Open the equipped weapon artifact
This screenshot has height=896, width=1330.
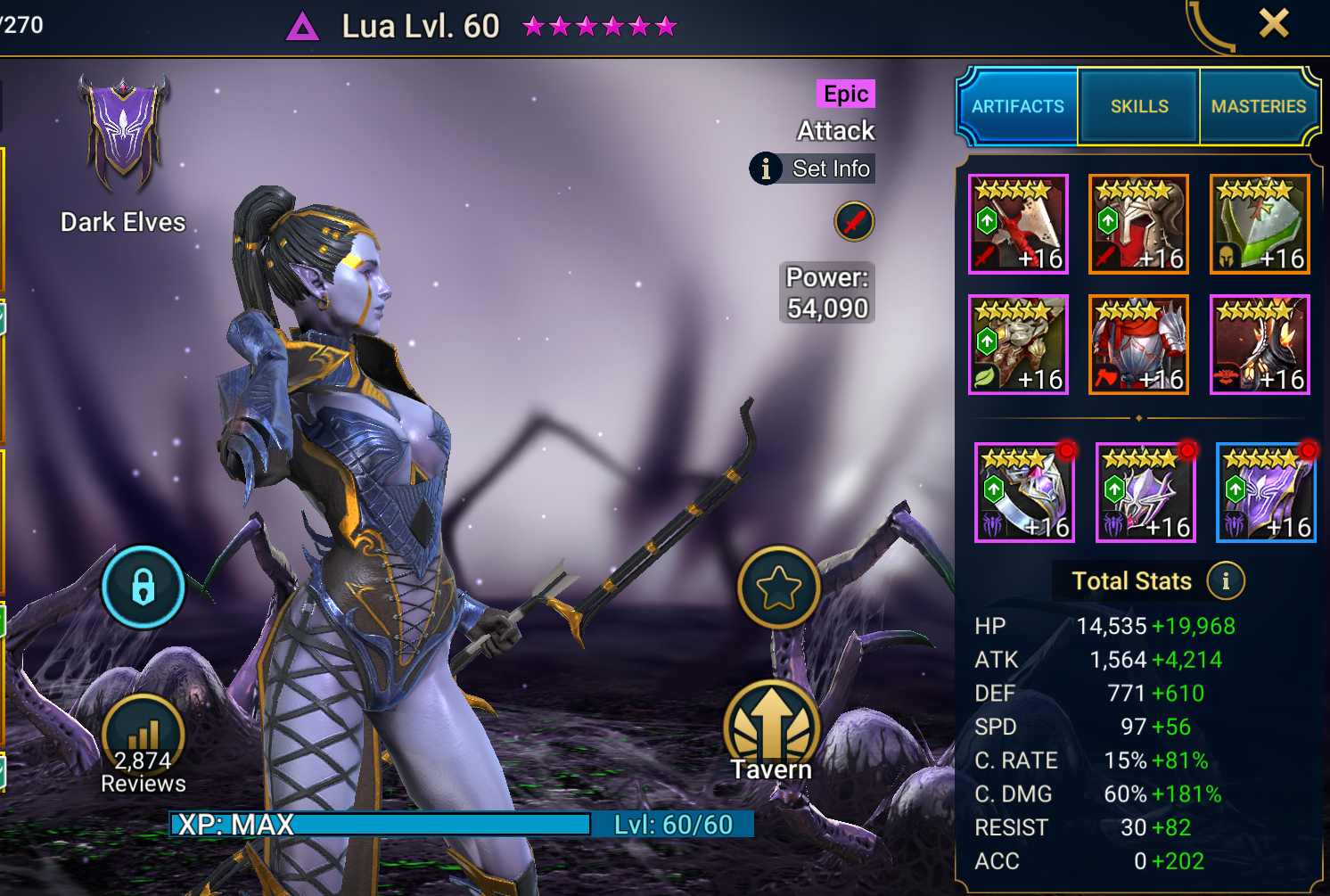1018,224
